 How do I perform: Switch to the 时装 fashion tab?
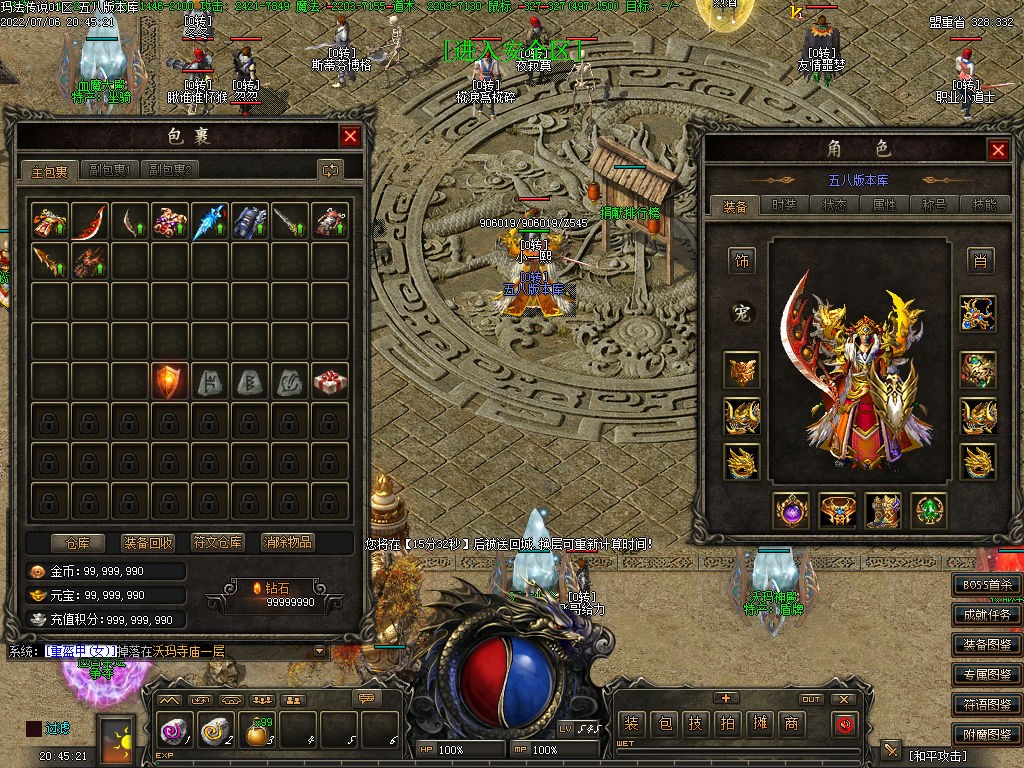785,205
